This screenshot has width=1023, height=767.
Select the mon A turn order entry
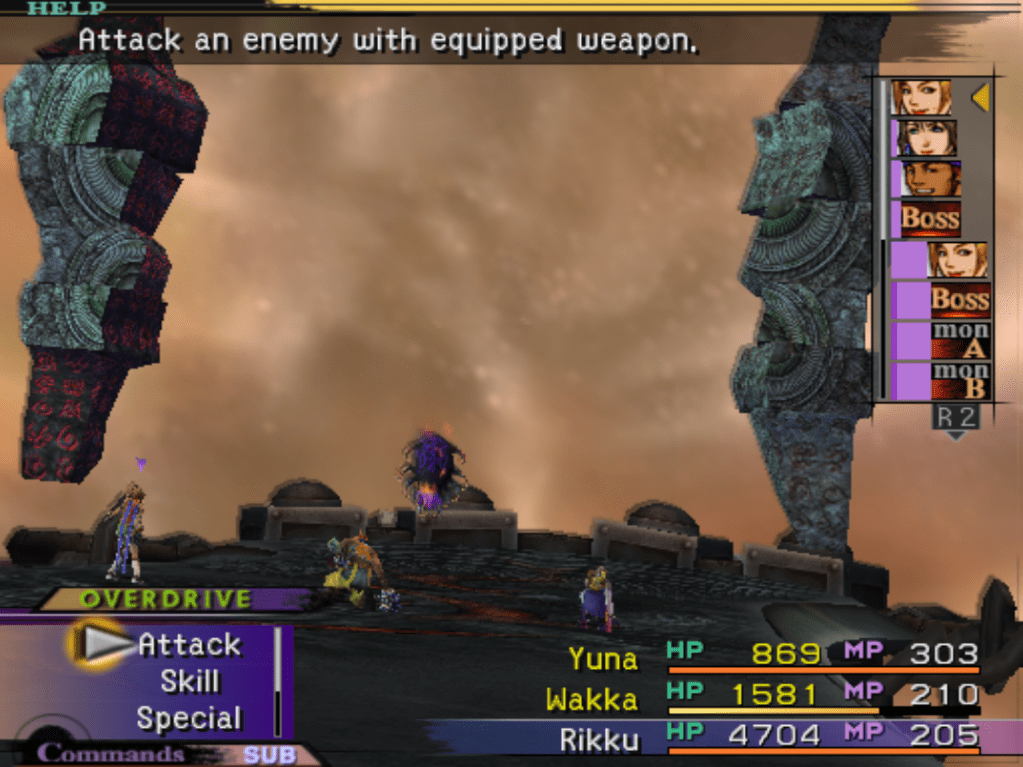[x=960, y=340]
